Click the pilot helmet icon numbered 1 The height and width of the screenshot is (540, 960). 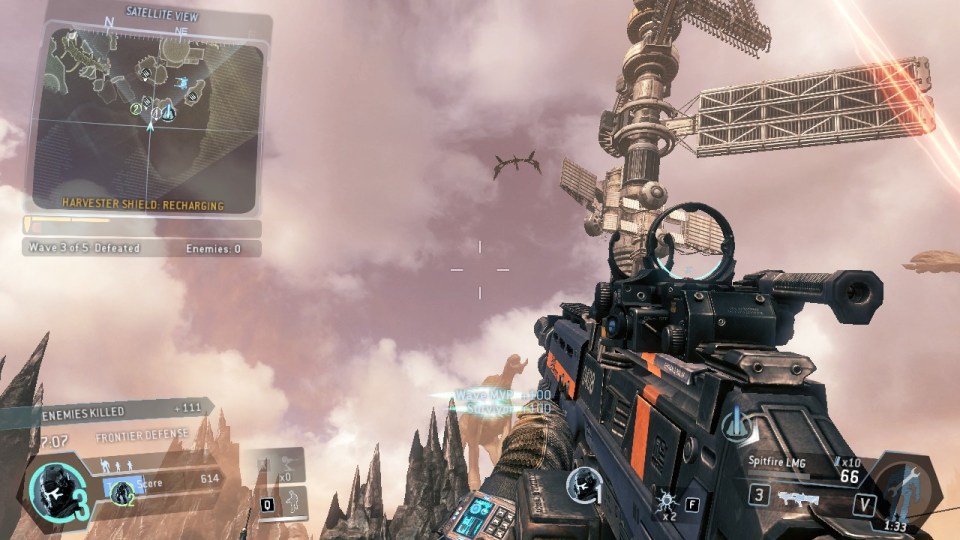click(x=583, y=486)
